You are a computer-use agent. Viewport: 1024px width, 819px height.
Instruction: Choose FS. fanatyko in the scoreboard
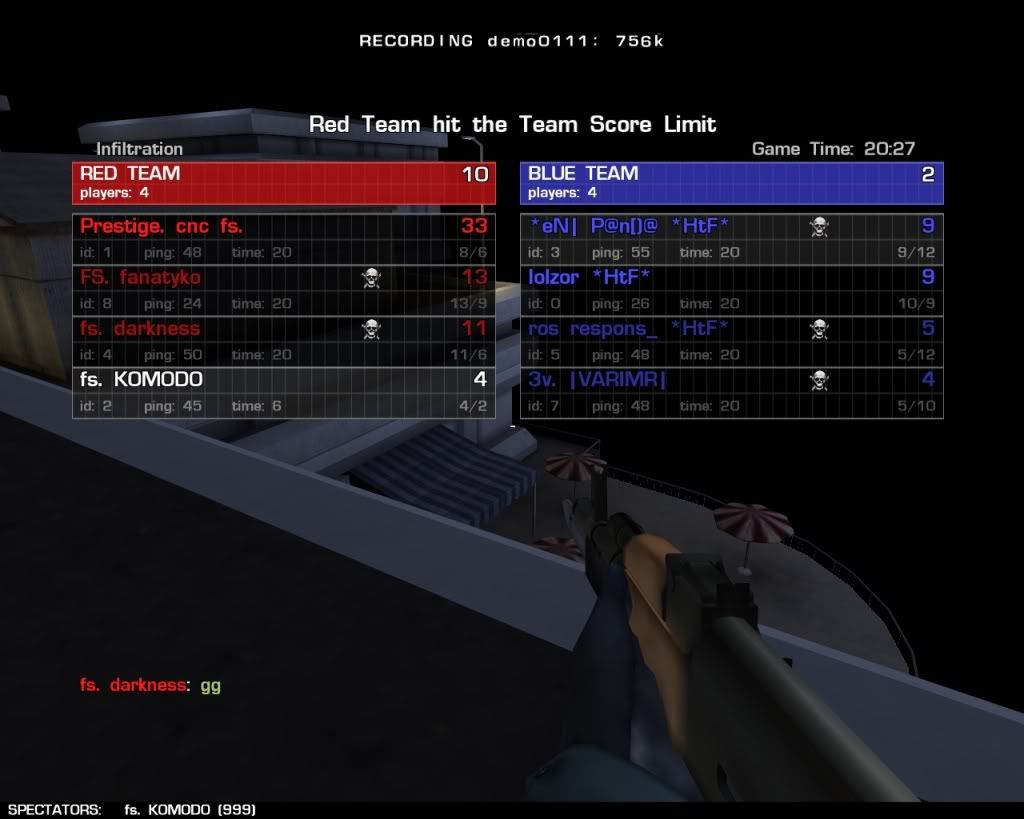coord(283,290)
